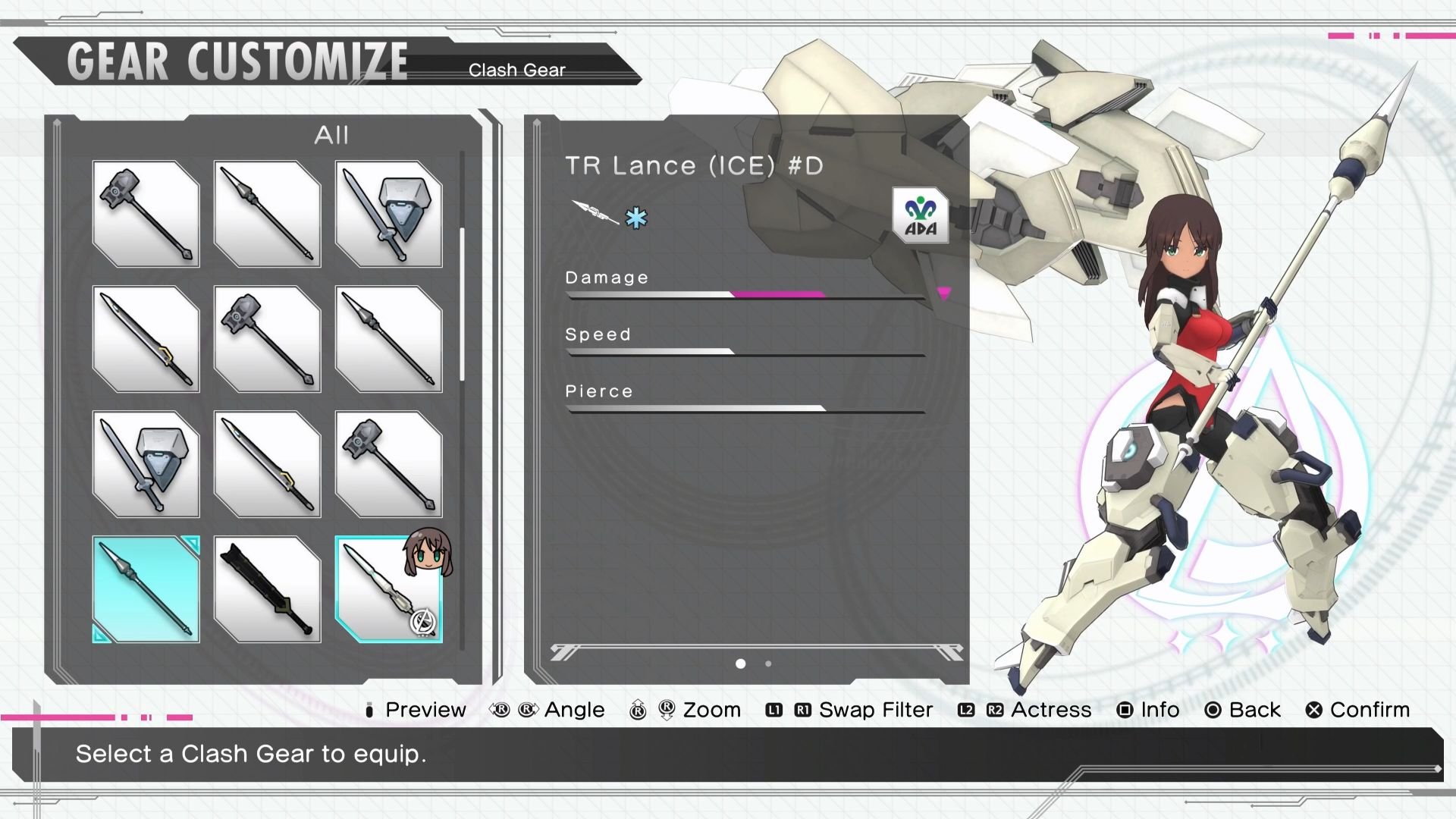Select the black greatsword thumbnail
This screenshot has width=1456, height=819.
pos(267,590)
